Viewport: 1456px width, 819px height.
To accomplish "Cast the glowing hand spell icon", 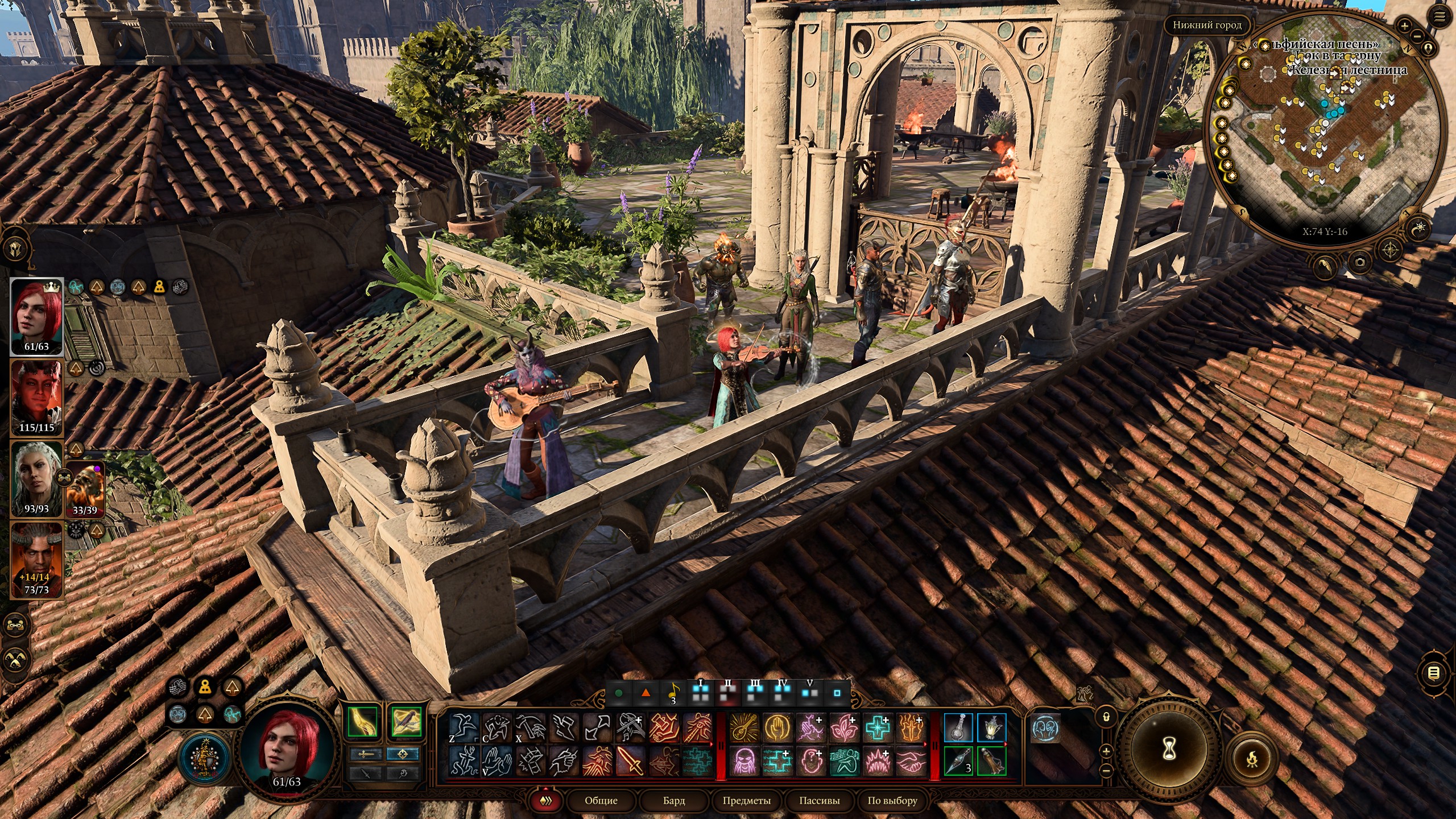I will point(776,728).
